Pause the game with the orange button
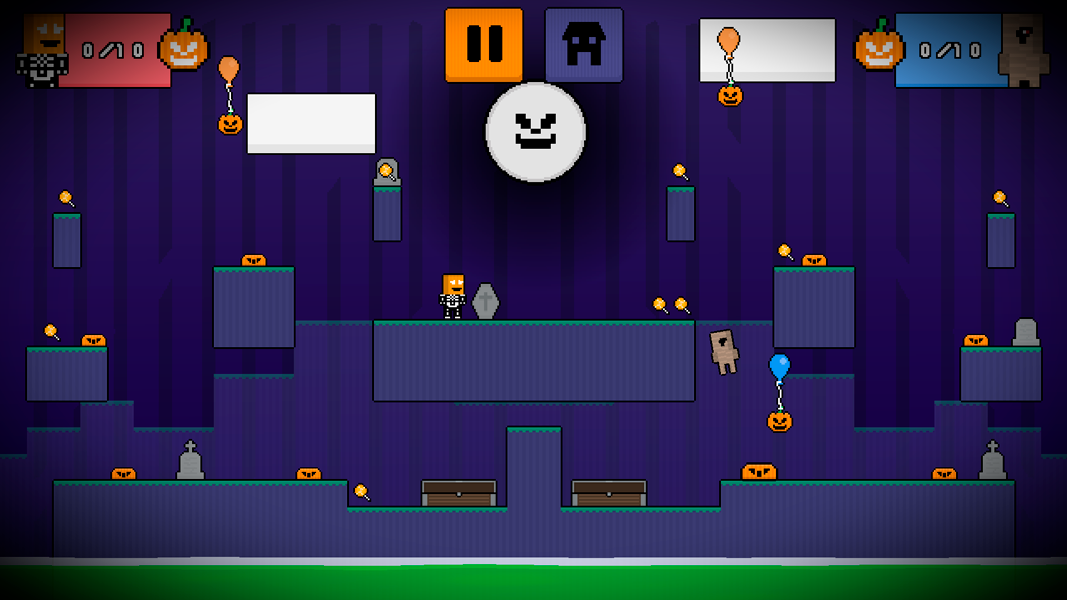Viewport: 1067px width, 600px height. [x=484, y=44]
